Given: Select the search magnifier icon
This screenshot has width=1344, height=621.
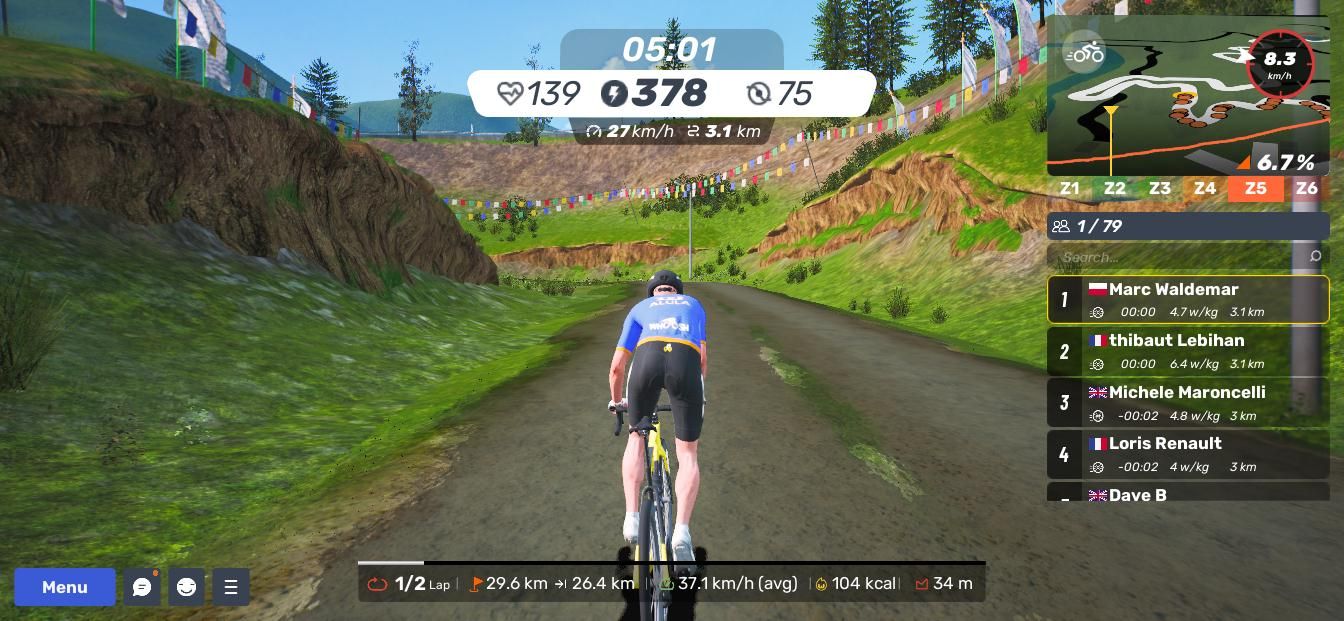Looking at the screenshot, I should 1315,257.
